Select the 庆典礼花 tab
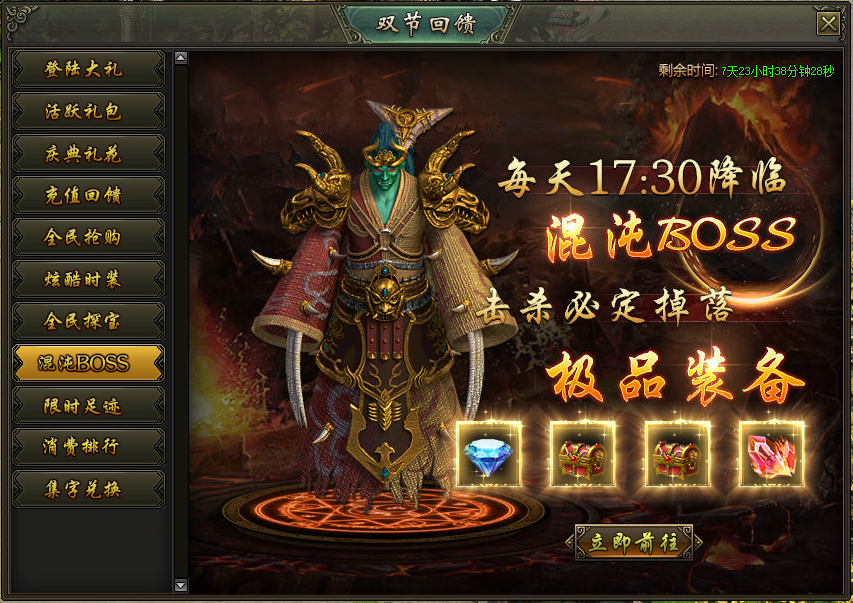Screen dimensions: 853x603 [x=88, y=153]
